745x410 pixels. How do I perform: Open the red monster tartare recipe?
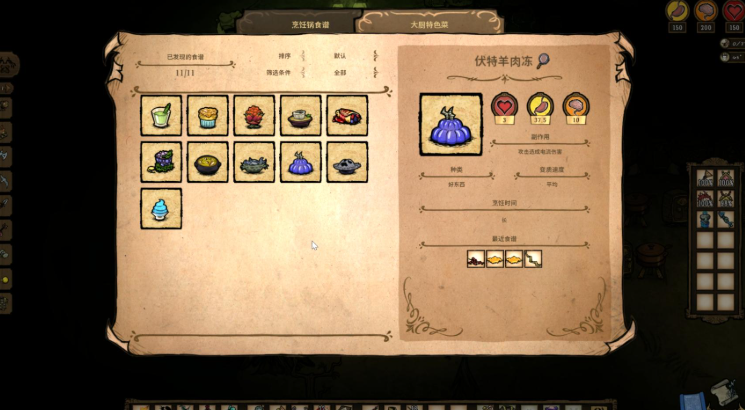pos(254,116)
